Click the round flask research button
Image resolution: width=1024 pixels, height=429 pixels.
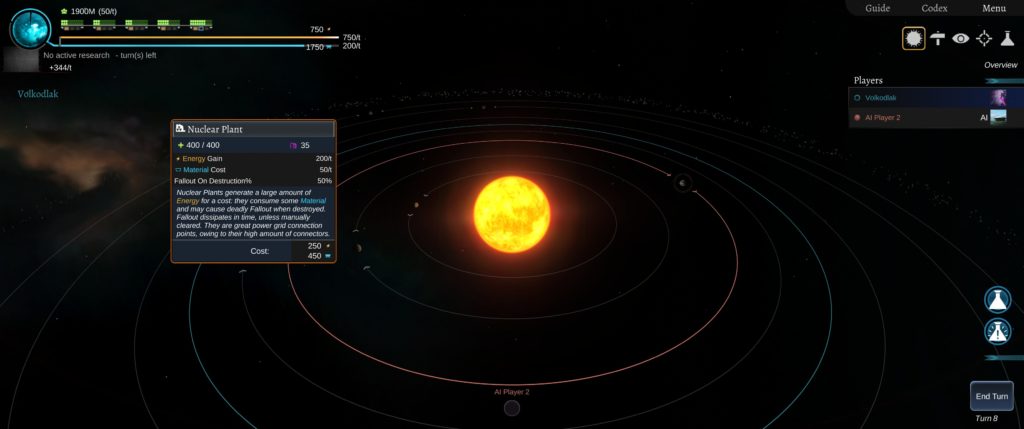[x=997, y=300]
